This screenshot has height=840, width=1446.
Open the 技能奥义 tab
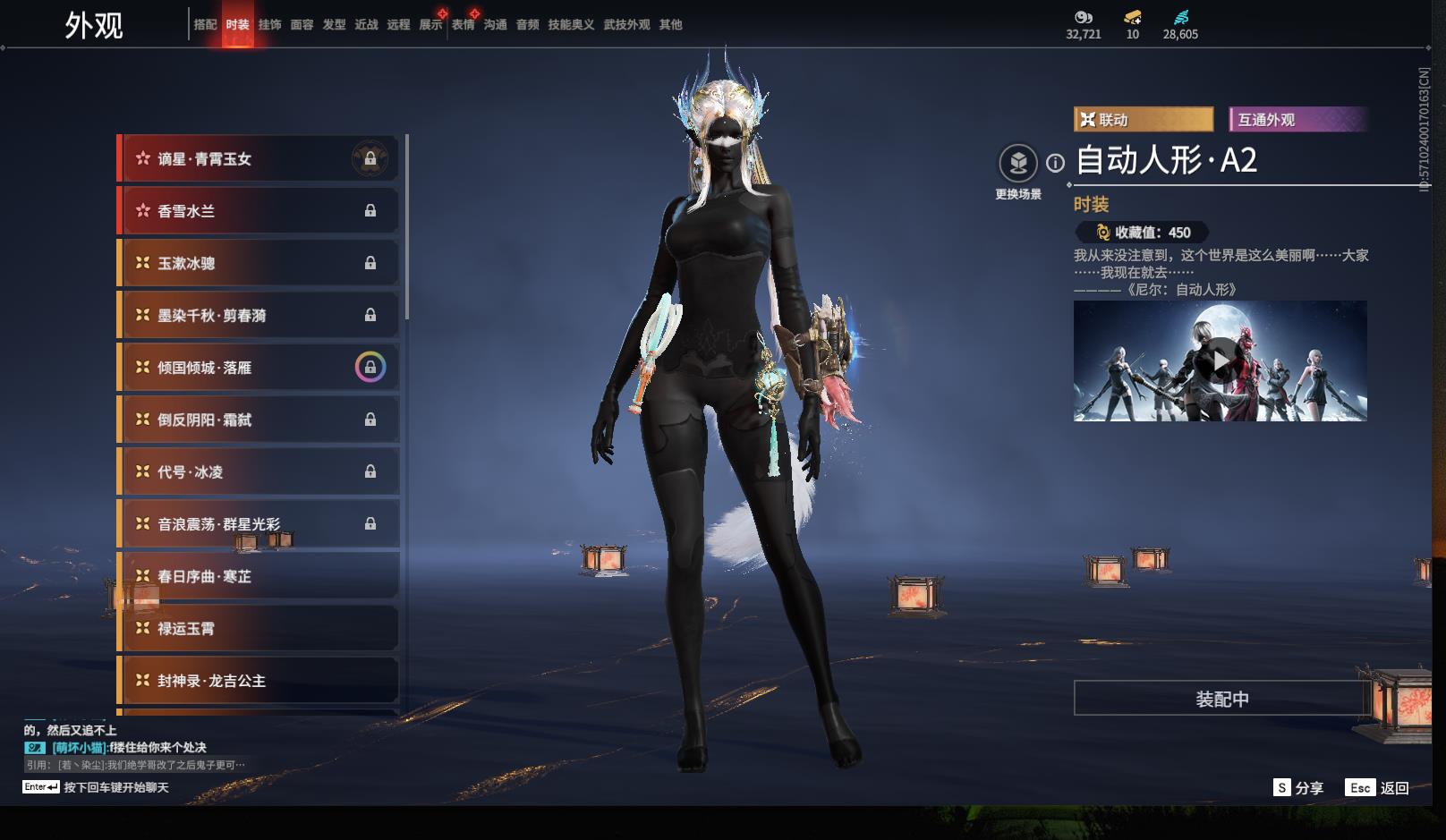pos(571,25)
